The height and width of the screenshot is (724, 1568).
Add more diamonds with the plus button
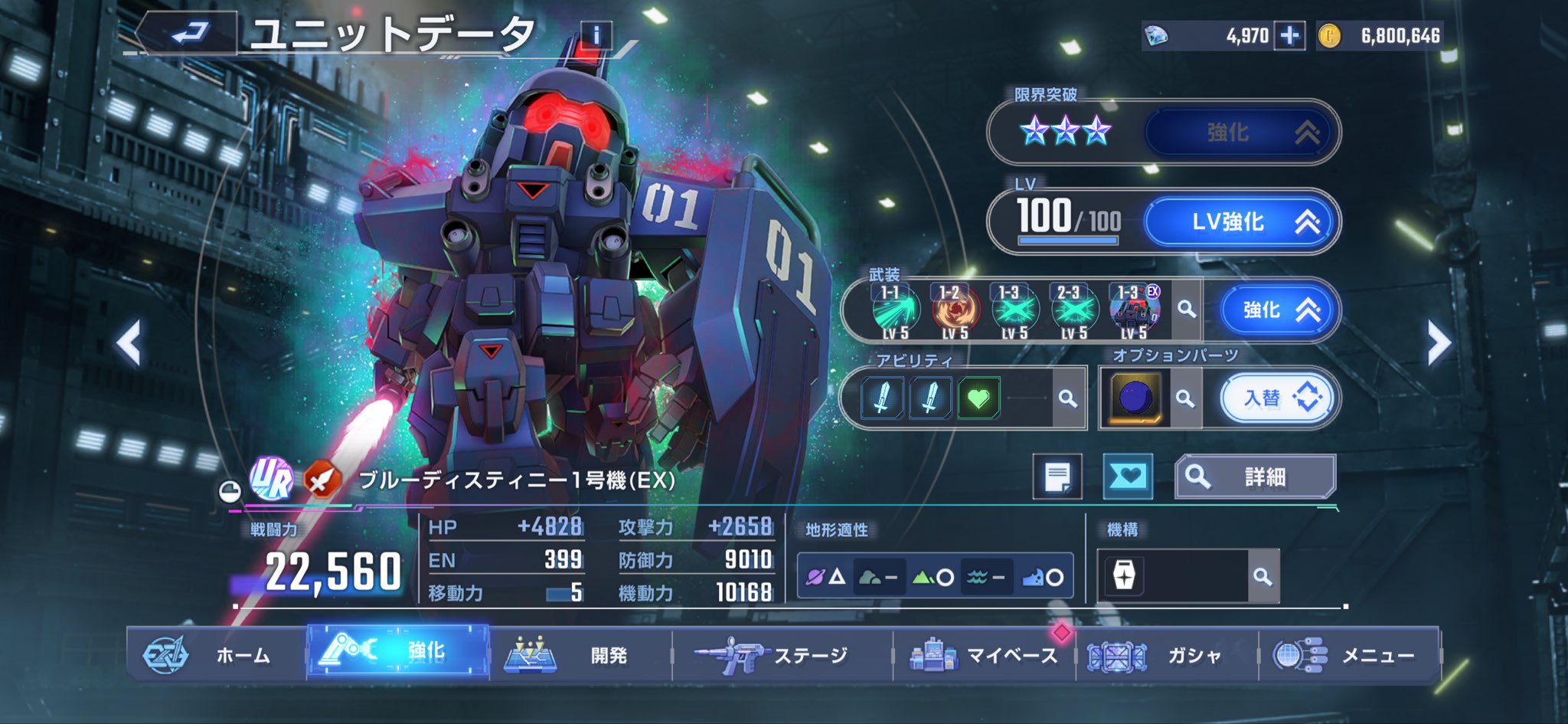click(x=1289, y=36)
